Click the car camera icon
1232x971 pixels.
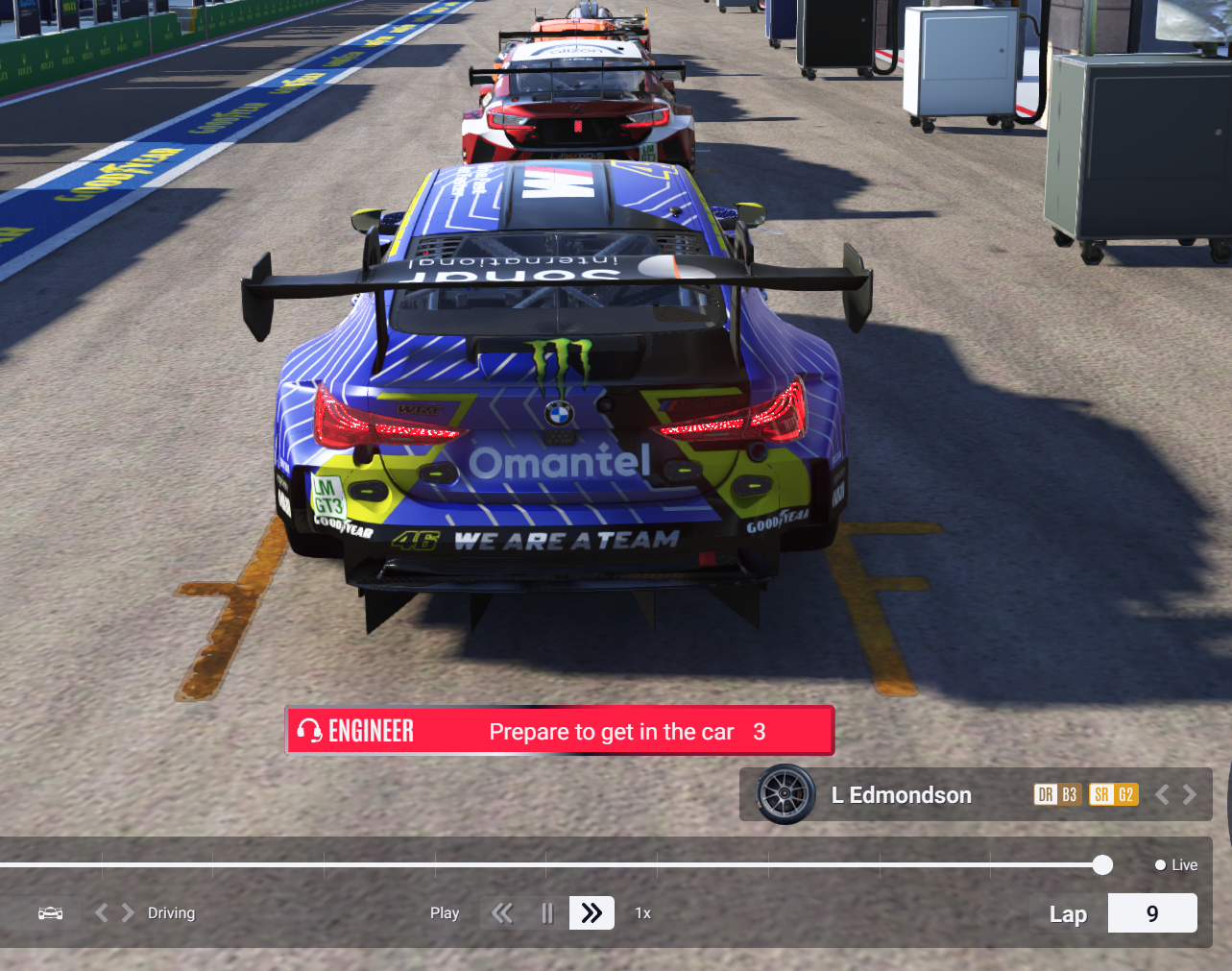(x=51, y=913)
